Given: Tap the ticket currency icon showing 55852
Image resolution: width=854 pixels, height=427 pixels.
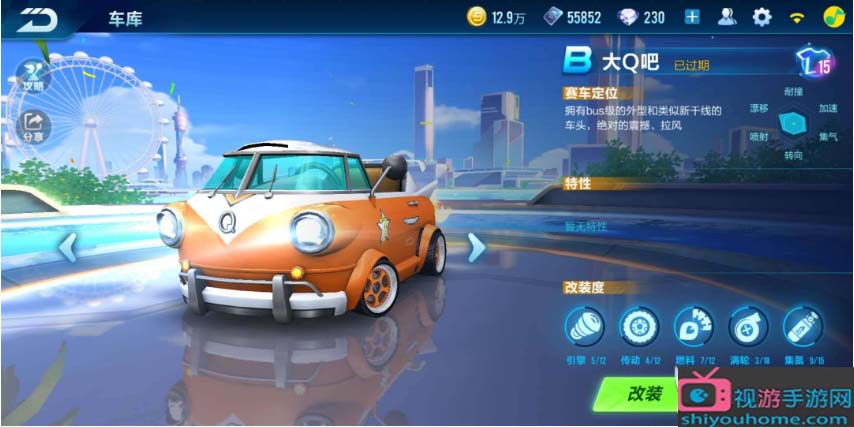Looking at the screenshot, I should (x=553, y=17).
